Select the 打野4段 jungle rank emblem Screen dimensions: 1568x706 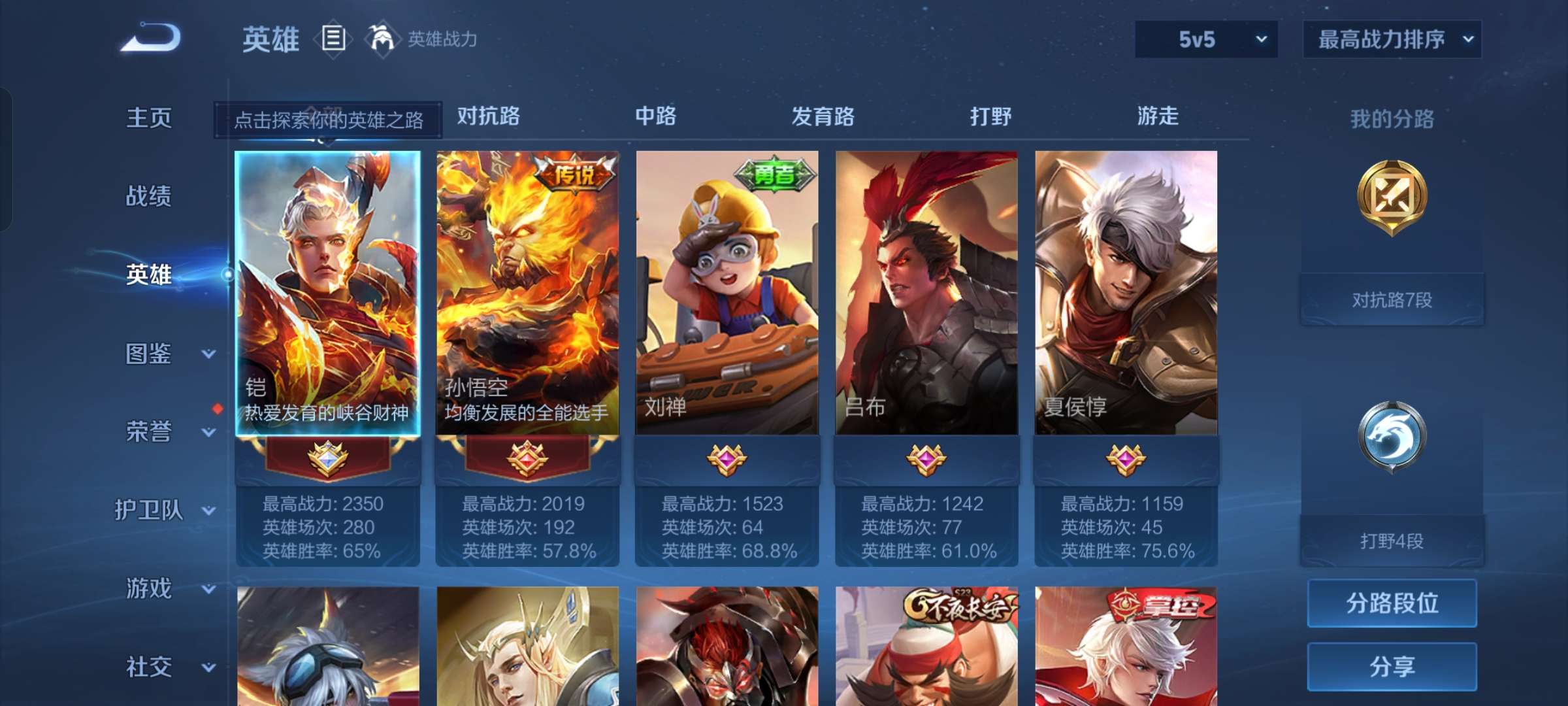(x=1391, y=437)
